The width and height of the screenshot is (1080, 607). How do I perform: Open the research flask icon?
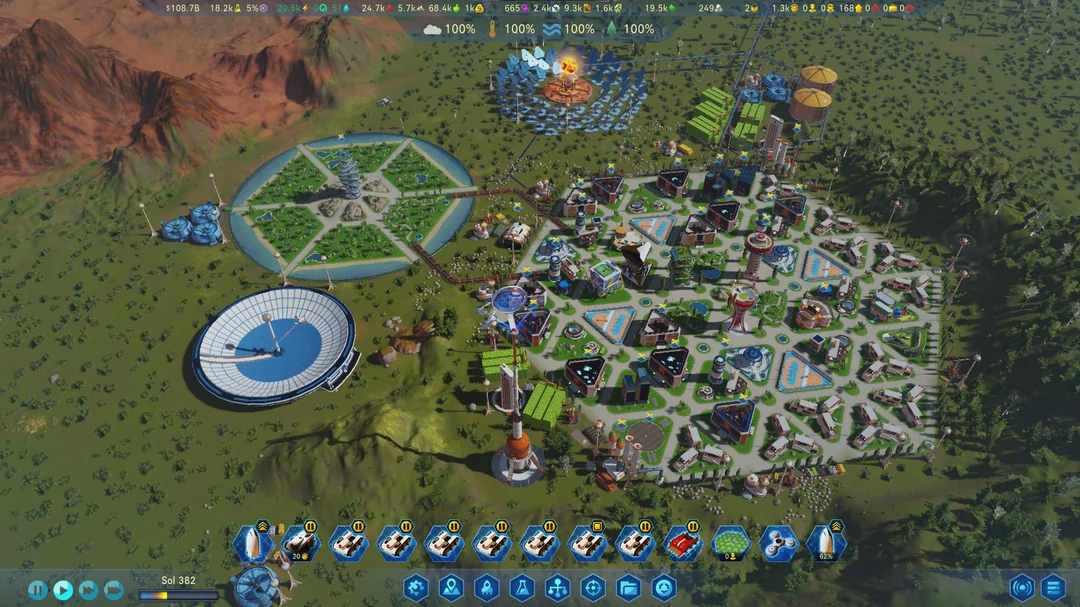click(x=522, y=588)
